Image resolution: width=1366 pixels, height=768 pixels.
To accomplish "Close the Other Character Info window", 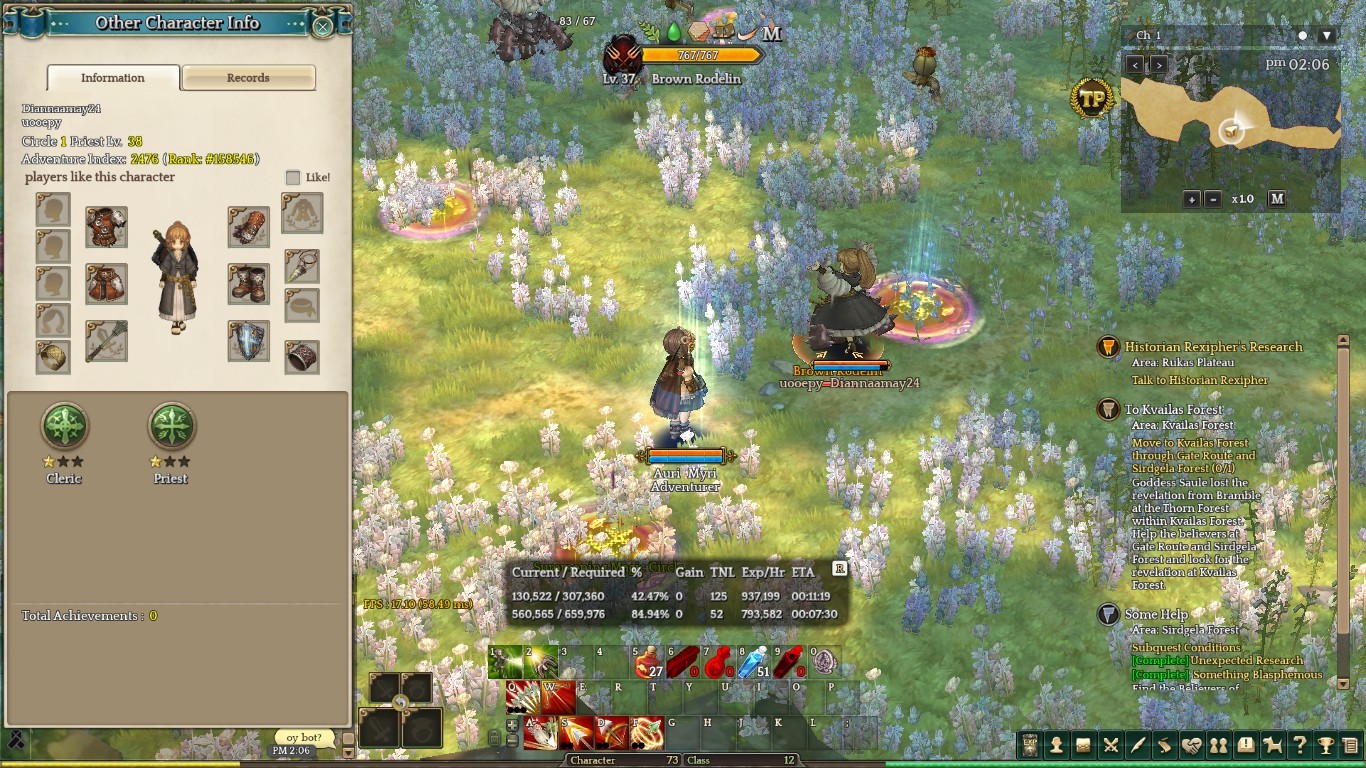I will point(322,24).
